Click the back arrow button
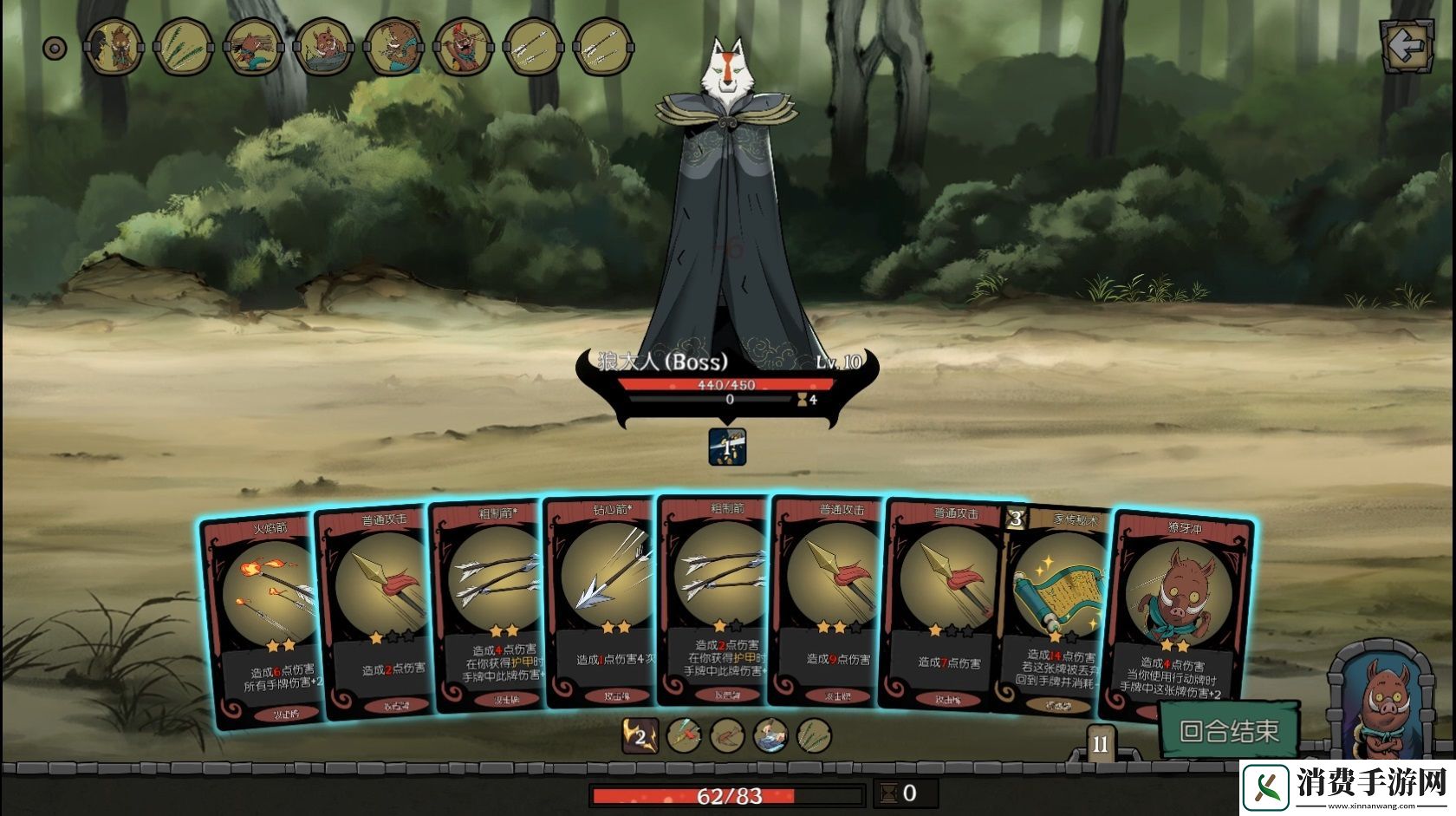 [1406, 47]
